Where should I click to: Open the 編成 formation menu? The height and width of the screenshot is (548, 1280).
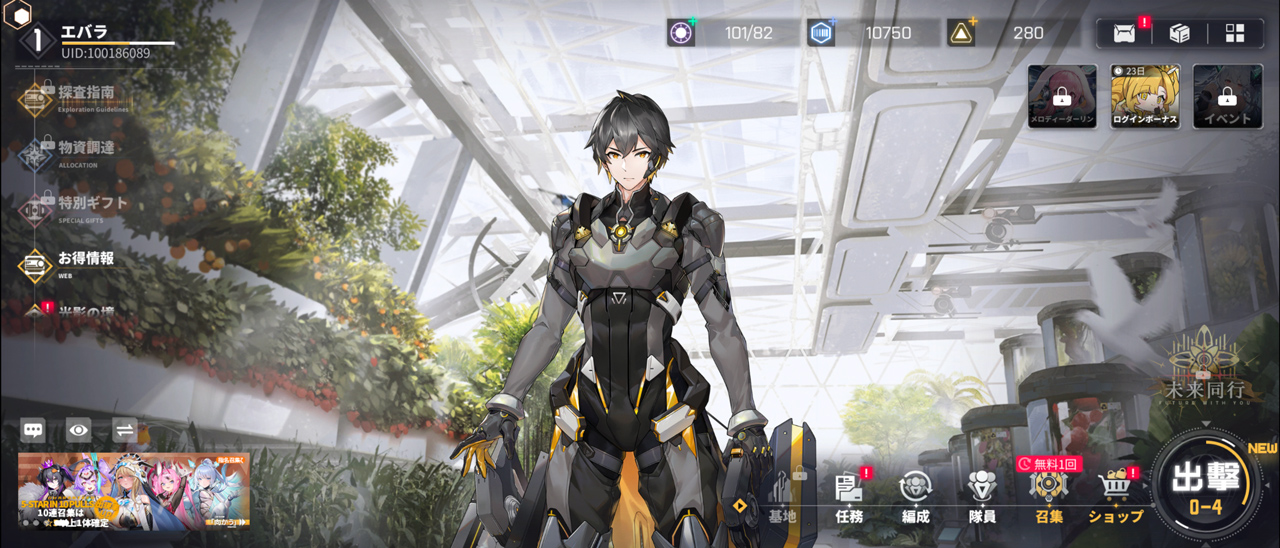pos(915,497)
